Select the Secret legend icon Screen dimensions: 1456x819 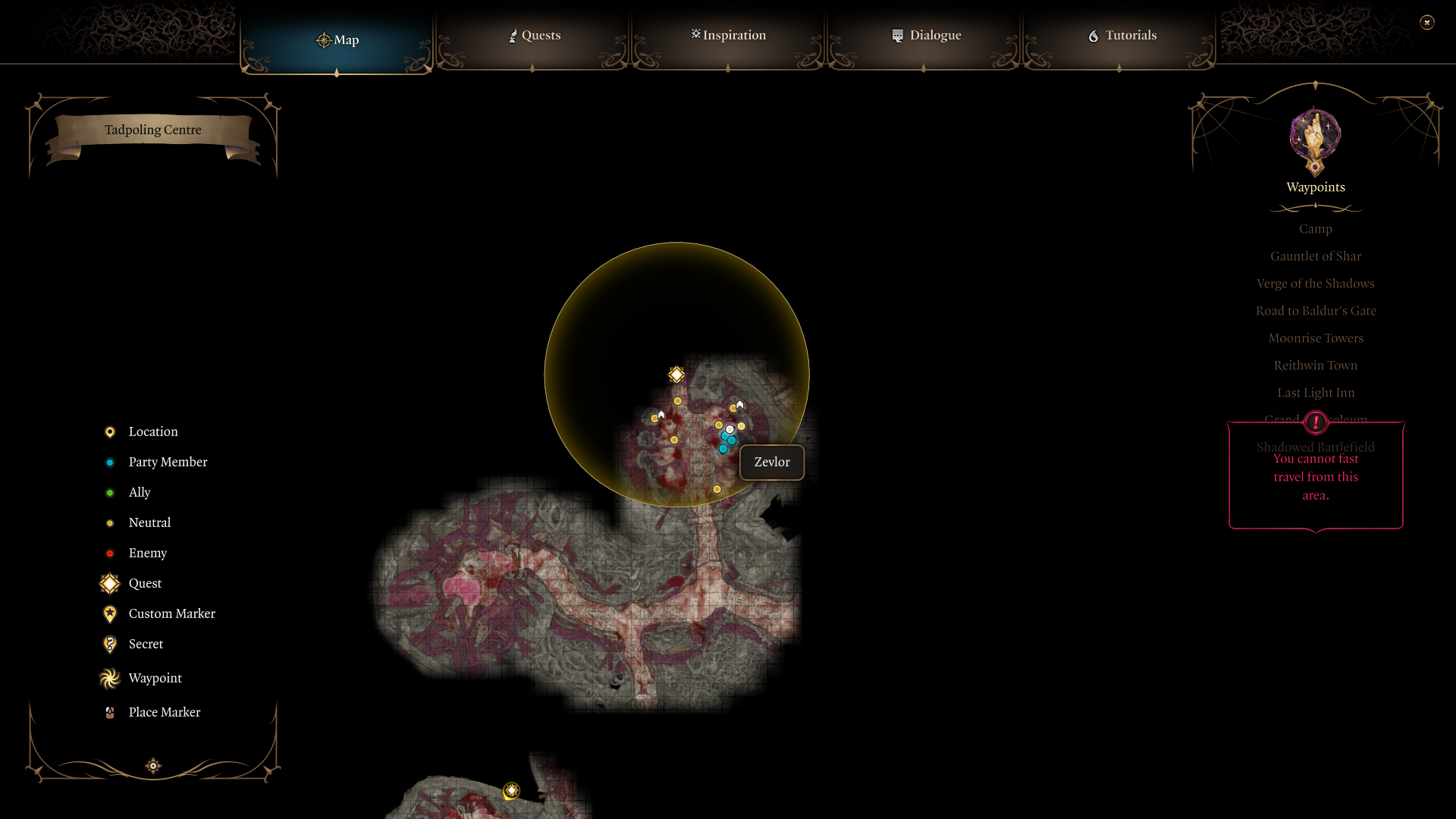(x=109, y=644)
